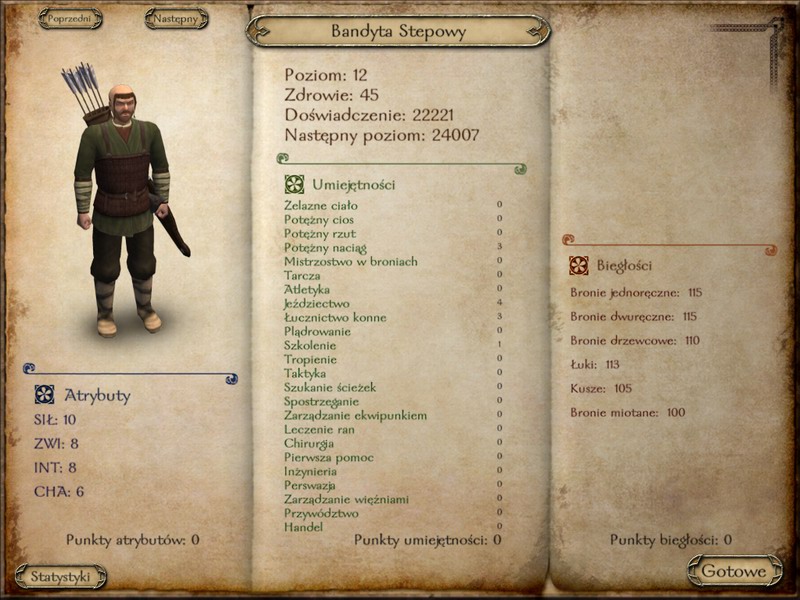Viewport: 800px width, 600px height.
Task: Confirm with the Gotowe button
Action: [x=734, y=571]
